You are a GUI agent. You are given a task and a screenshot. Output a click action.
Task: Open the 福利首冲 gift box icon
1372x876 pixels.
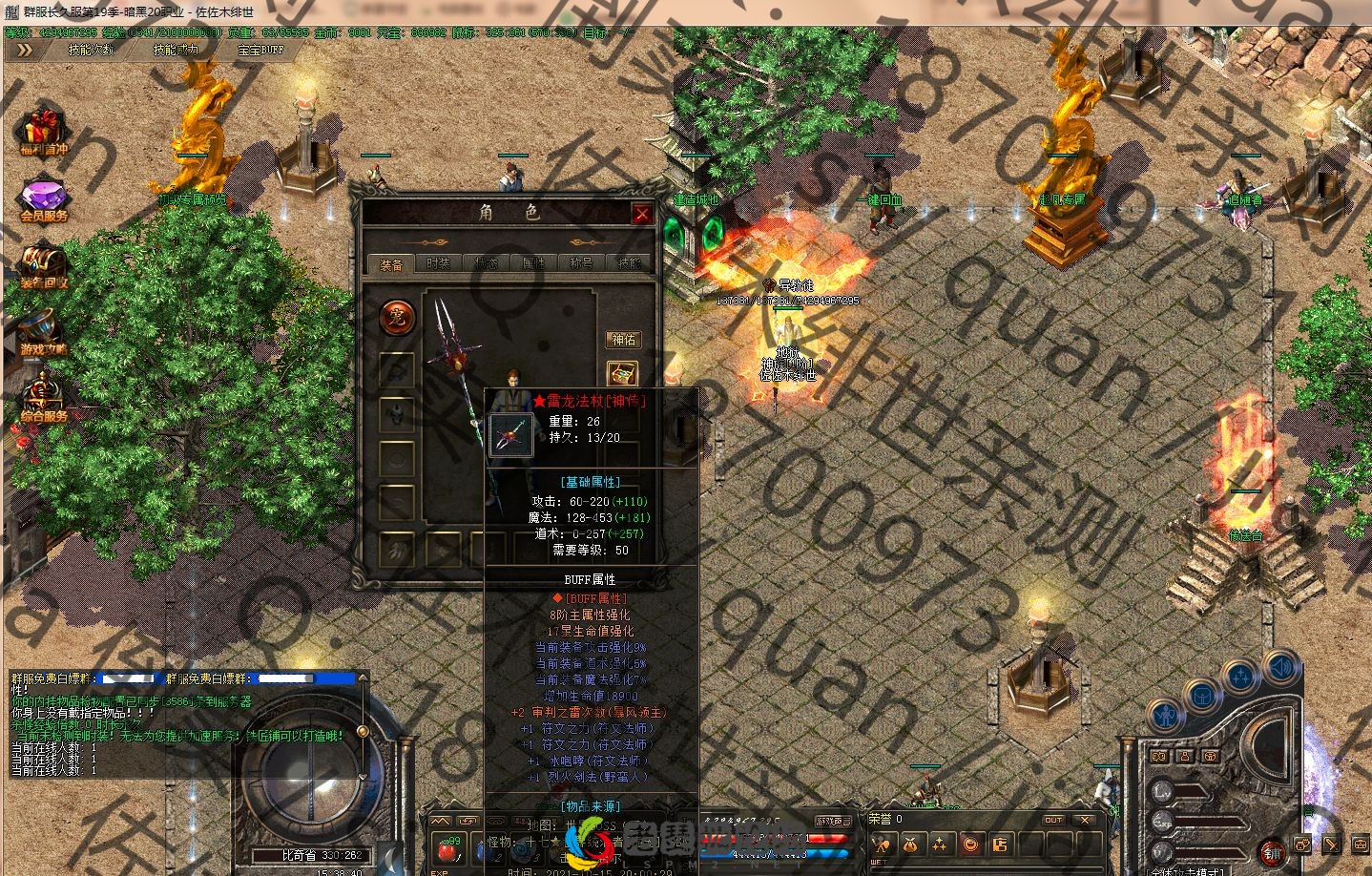(43, 131)
